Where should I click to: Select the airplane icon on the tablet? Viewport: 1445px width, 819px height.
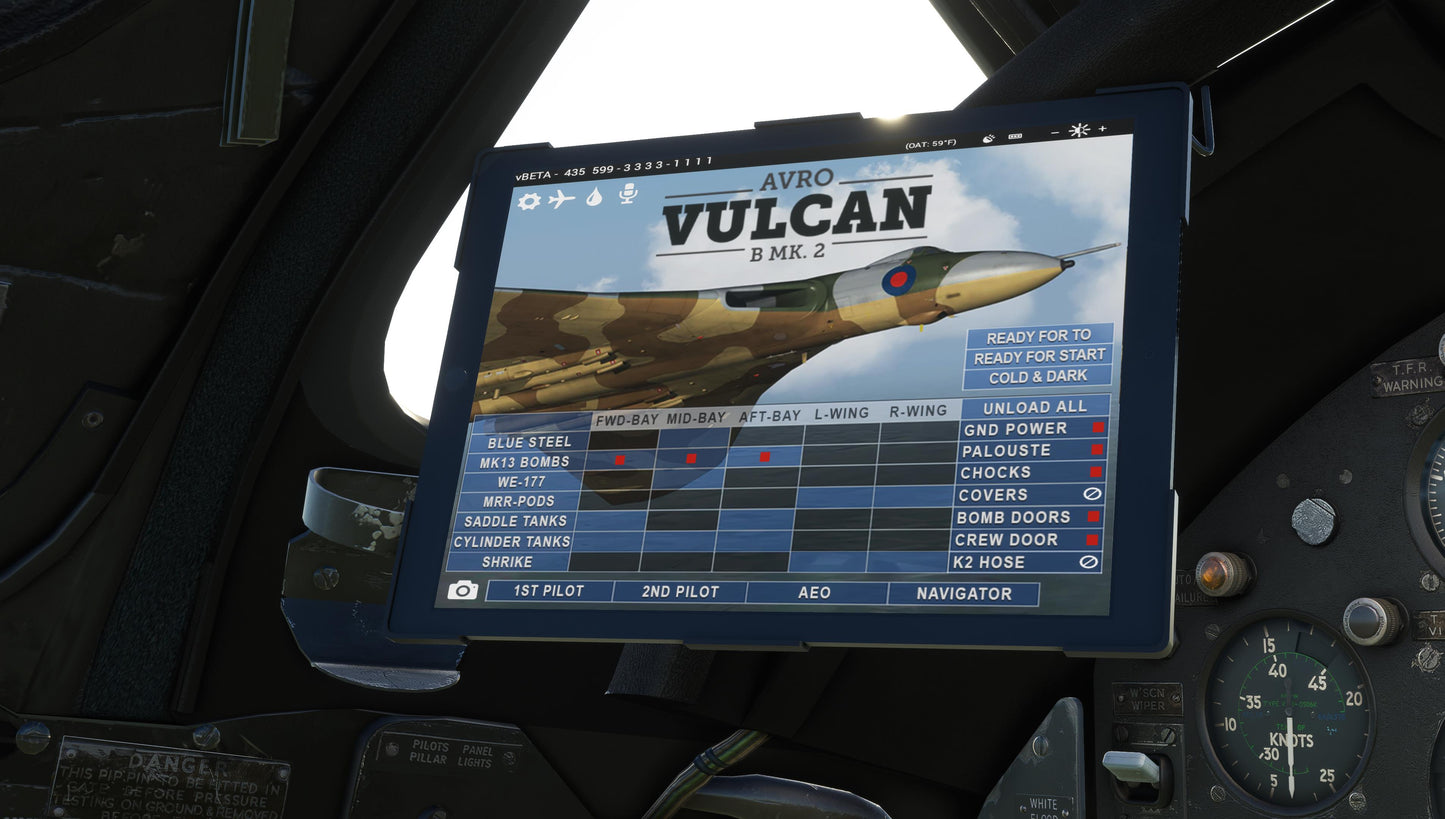[562, 199]
